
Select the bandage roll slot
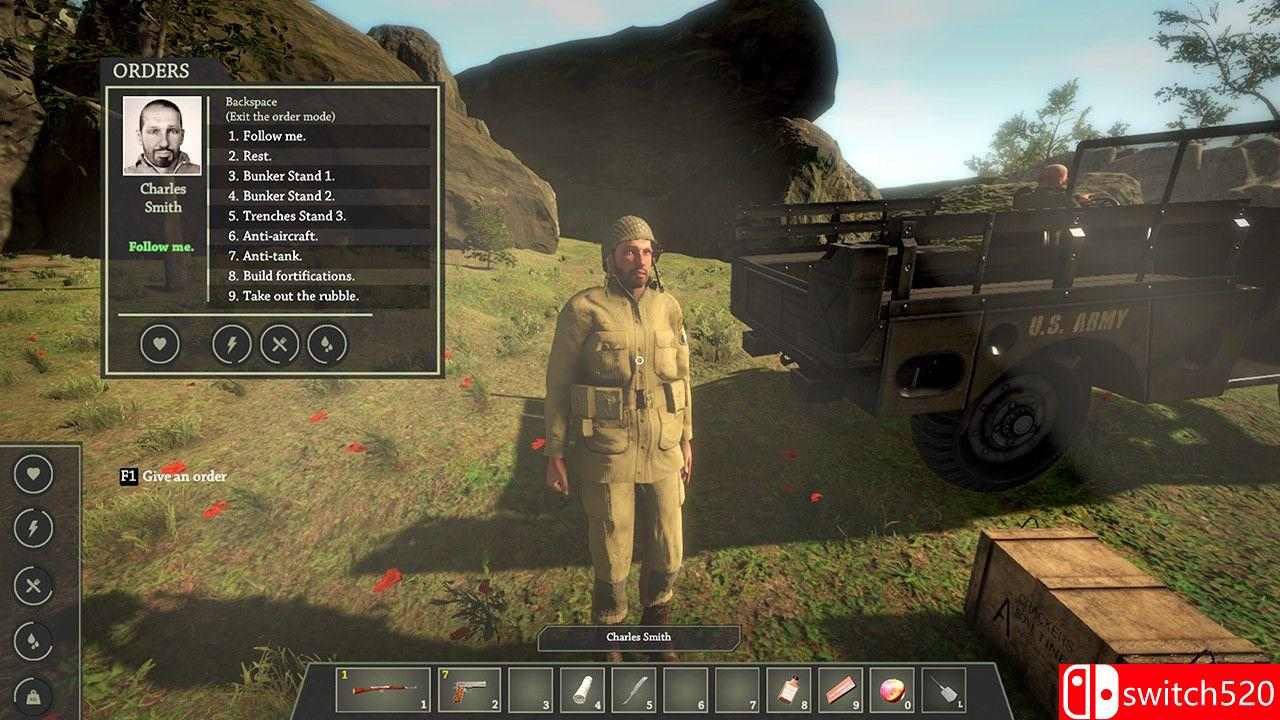(x=582, y=689)
